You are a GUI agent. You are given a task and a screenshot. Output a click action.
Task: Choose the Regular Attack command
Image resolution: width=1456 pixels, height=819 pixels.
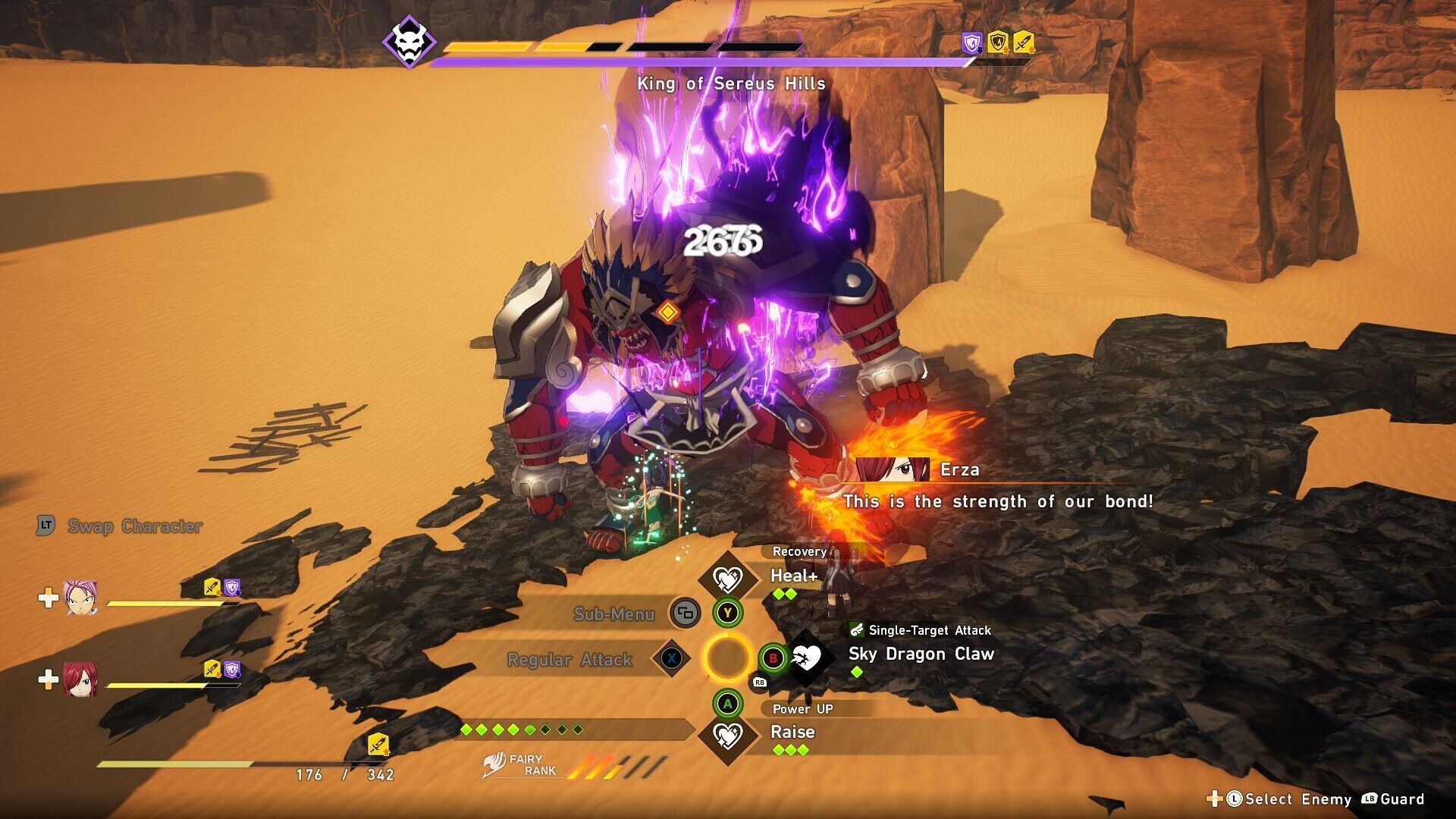570,660
